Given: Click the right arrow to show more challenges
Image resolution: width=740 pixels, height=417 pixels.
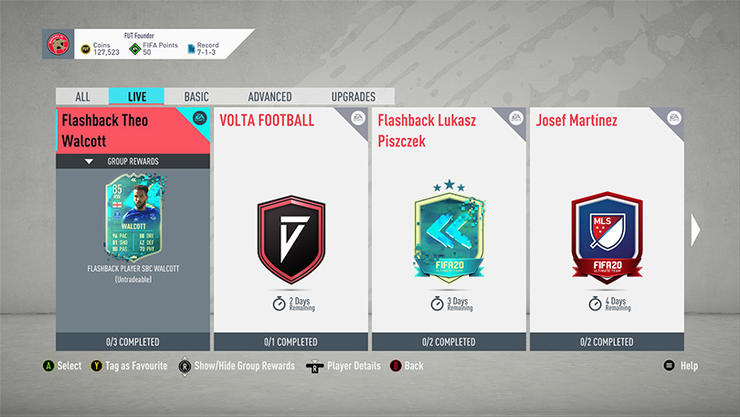Looking at the screenshot, I should click(x=696, y=230).
